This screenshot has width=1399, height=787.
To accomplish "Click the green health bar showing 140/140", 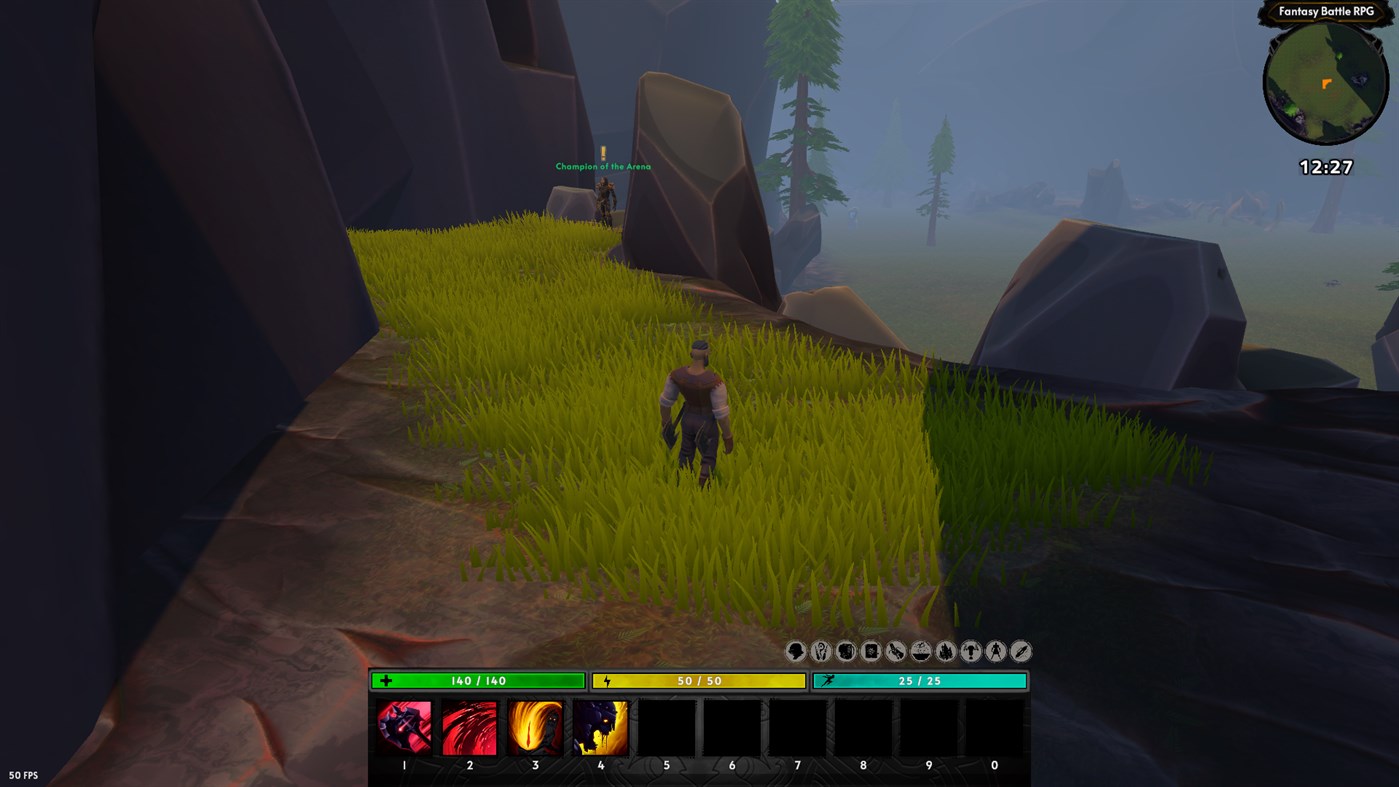I will point(476,679).
